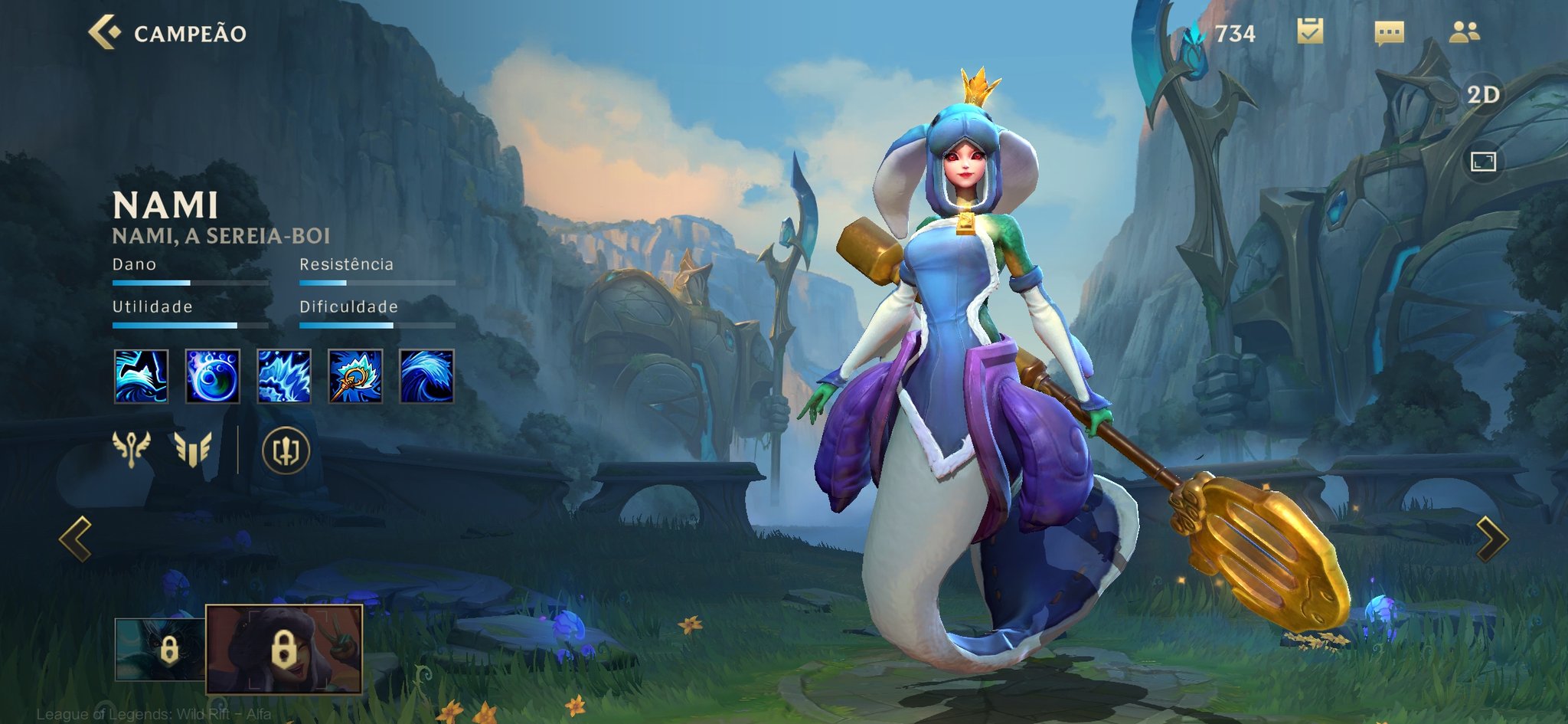Open the blue currency balance 734
1568x724 pixels.
coord(1222,34)
